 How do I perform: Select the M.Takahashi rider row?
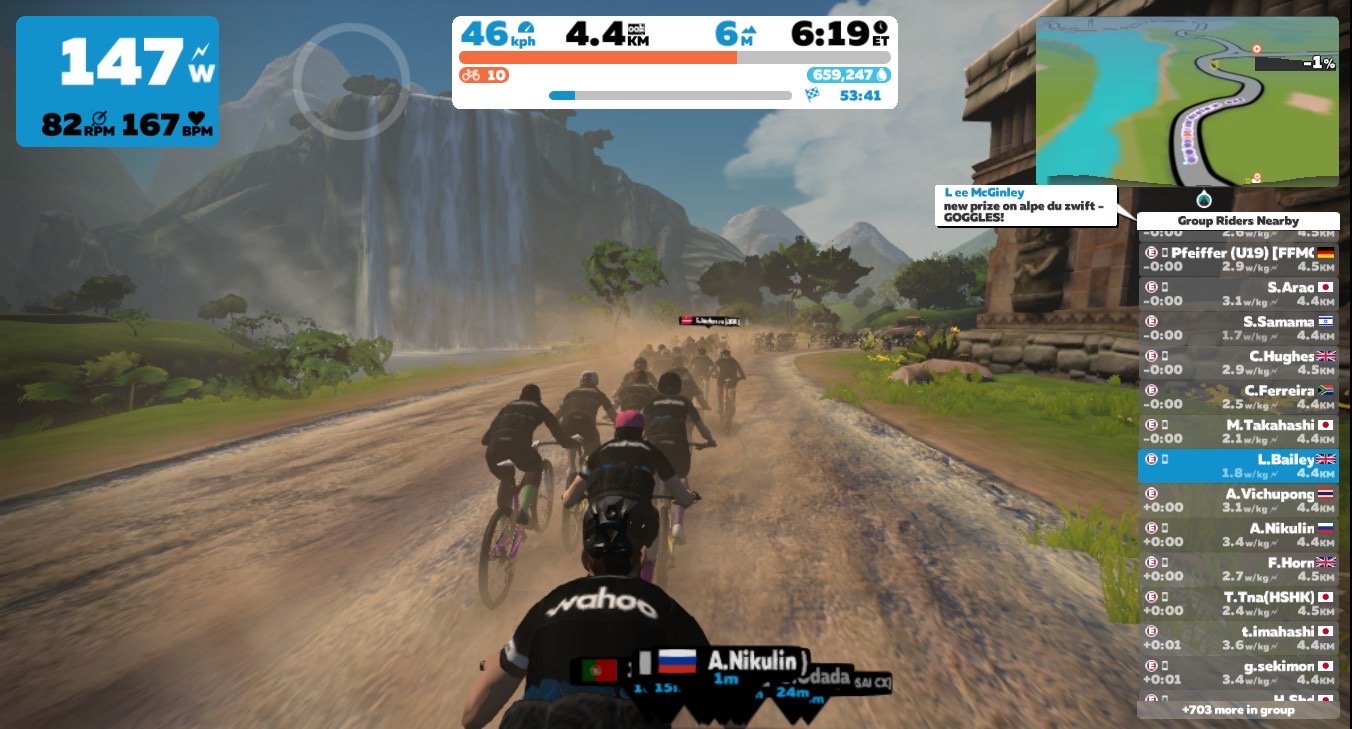[1238, 432]
